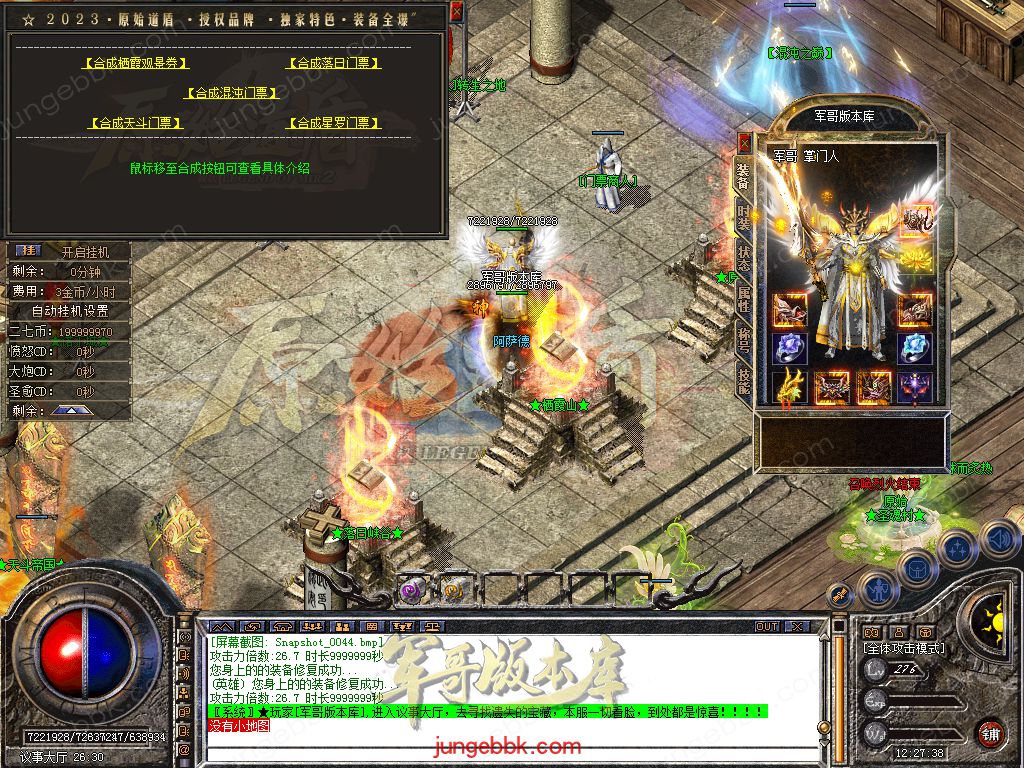Switch to the 称号 title tab
Screen dimensions: 1024x768
tap(743, 336)
